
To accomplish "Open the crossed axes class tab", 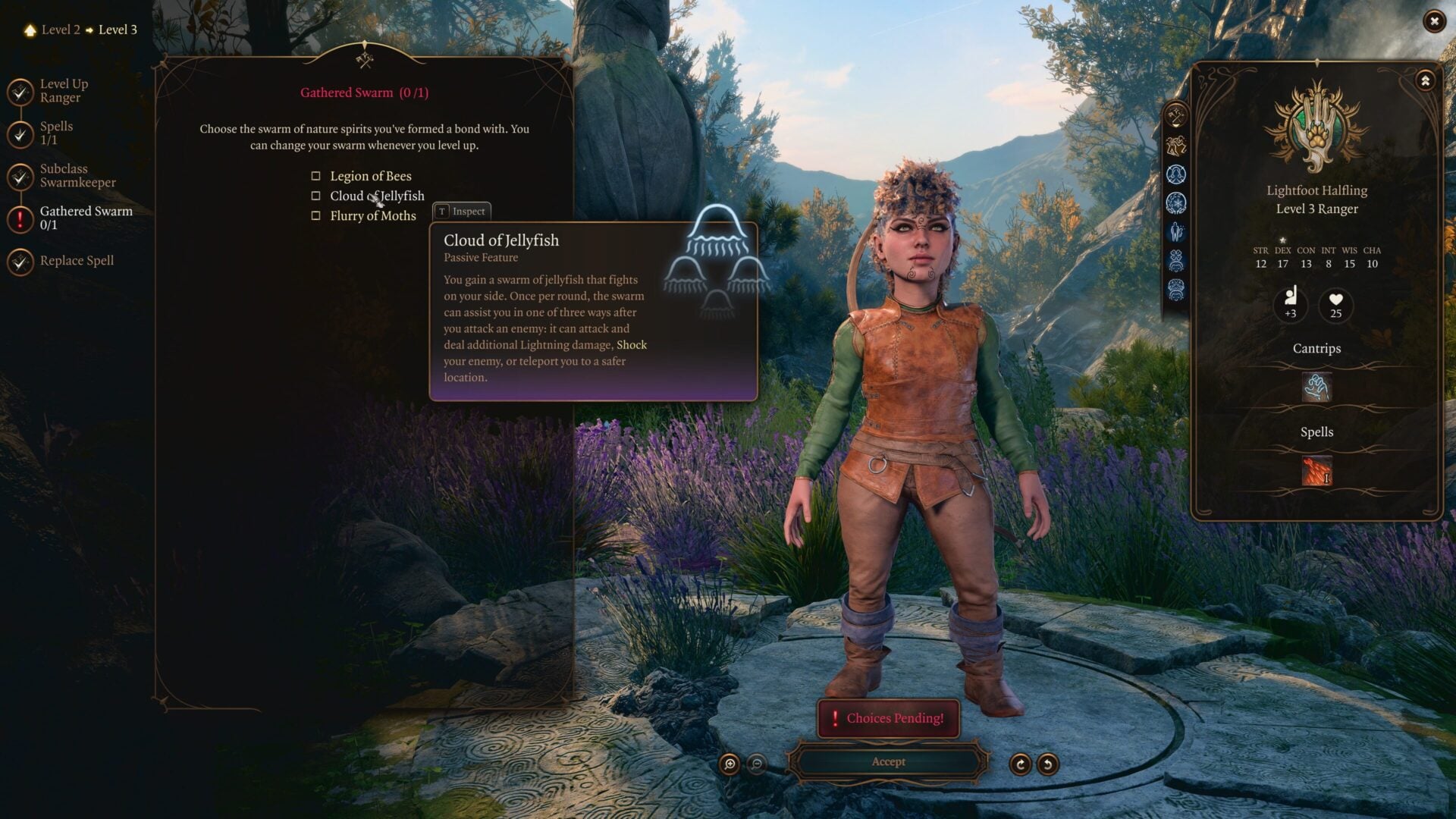I will point(1176,116).
